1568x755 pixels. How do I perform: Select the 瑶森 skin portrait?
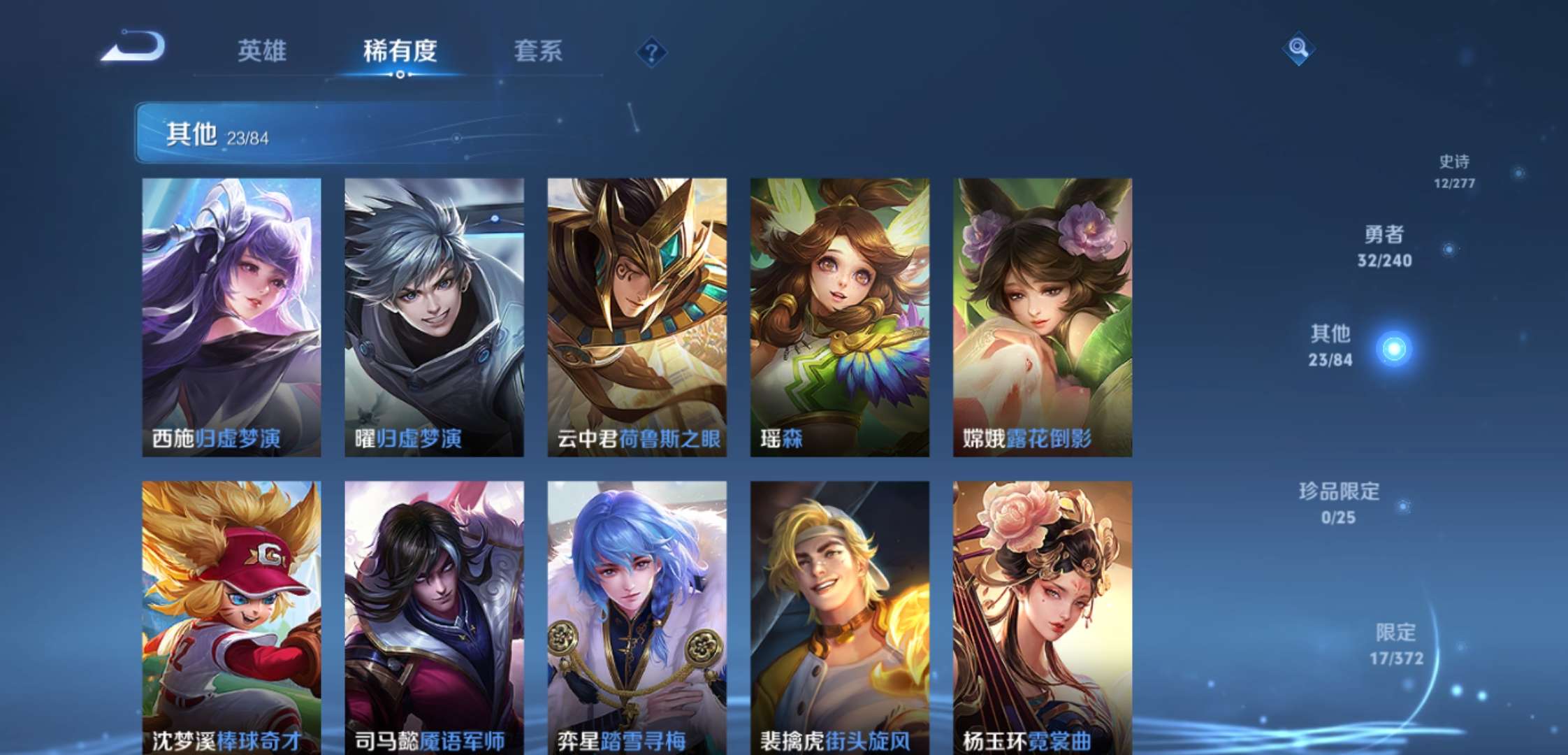click(839, 315)
